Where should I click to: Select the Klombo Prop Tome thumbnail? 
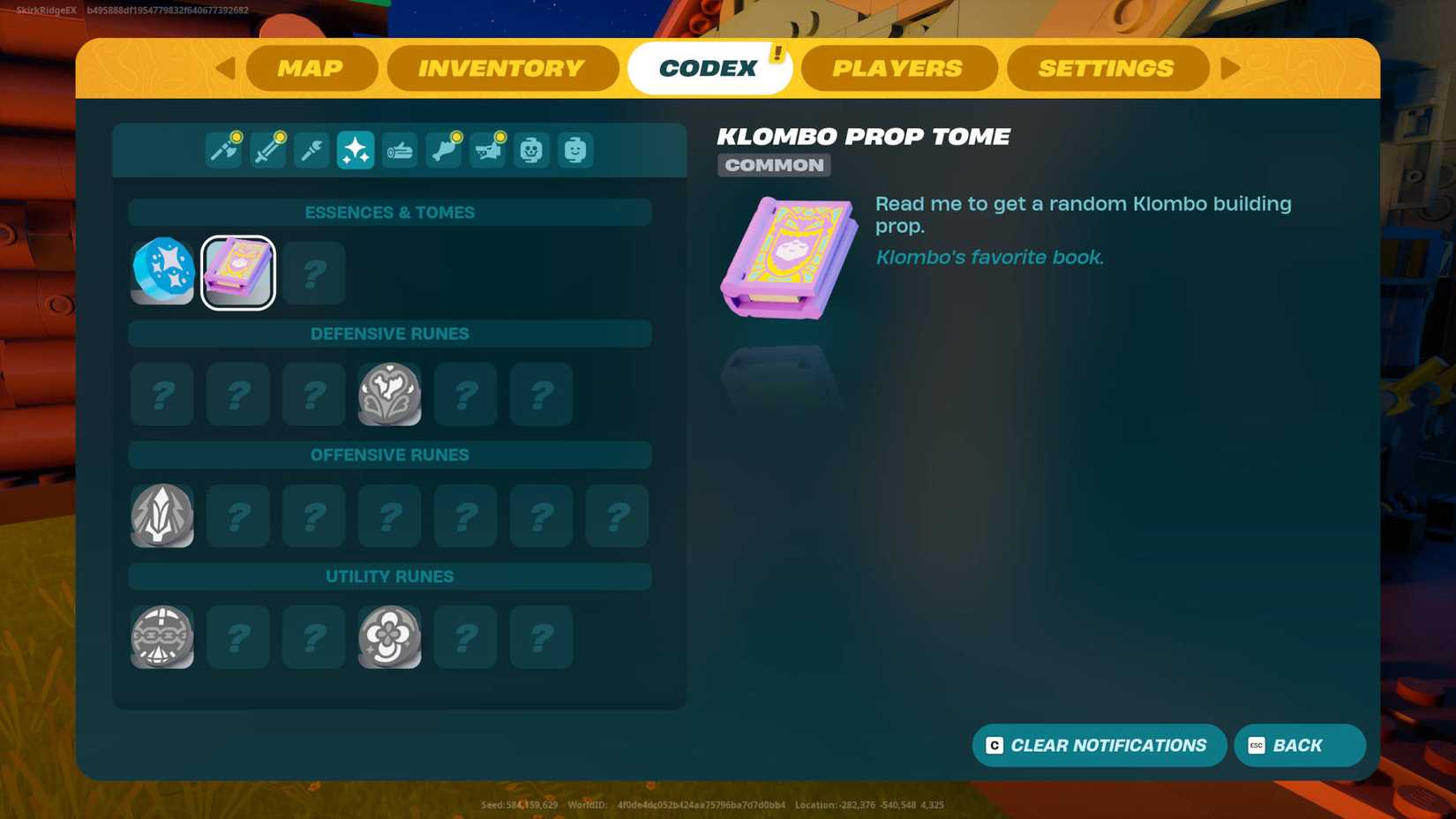click(238, 273)
